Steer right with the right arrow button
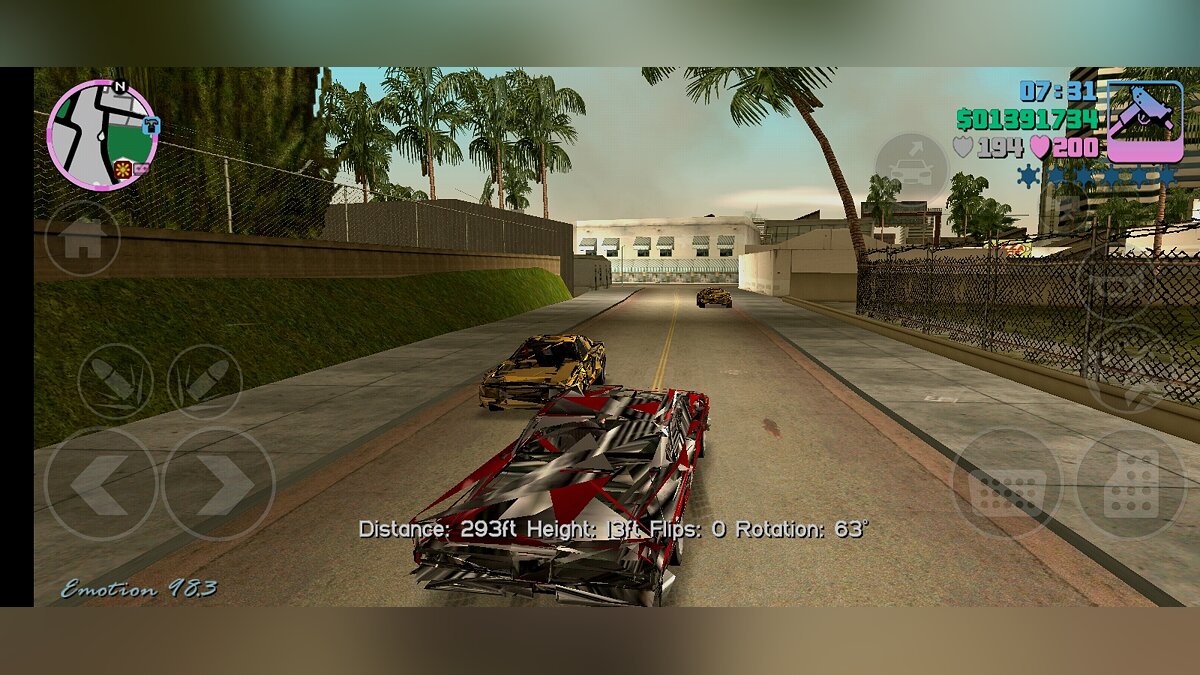This screenshot has width=1200, height=675. point(219,485)
